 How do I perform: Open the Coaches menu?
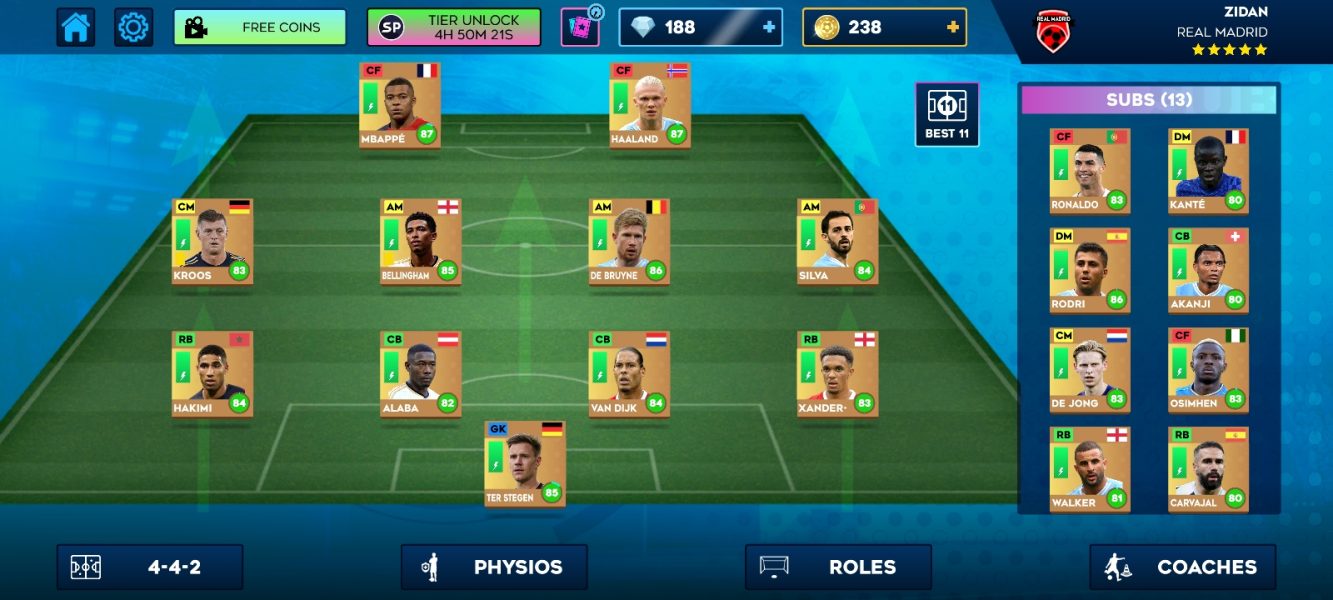coord(1182,567)
